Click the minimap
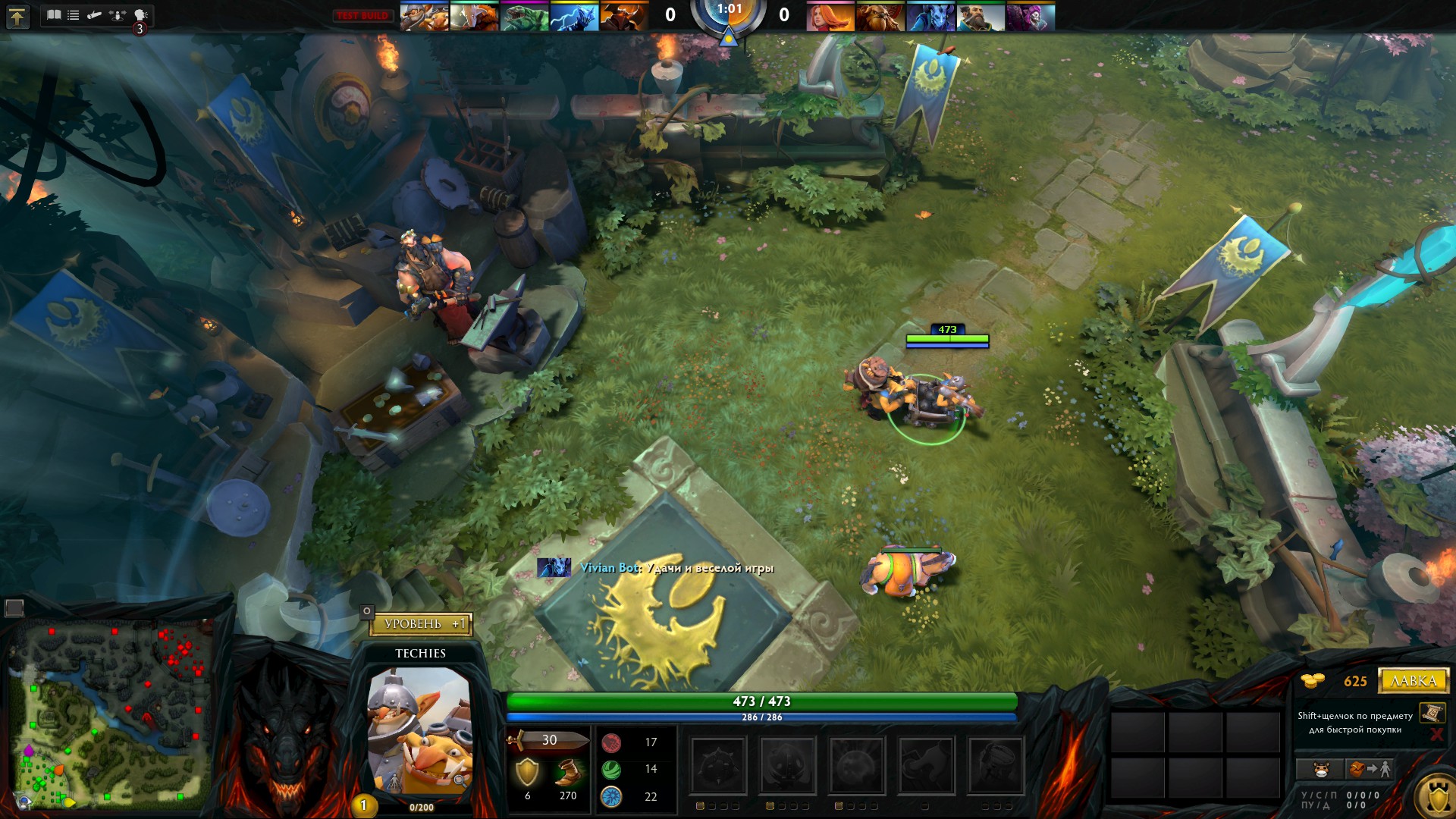 pyautogui.click(x=111, y=714)
